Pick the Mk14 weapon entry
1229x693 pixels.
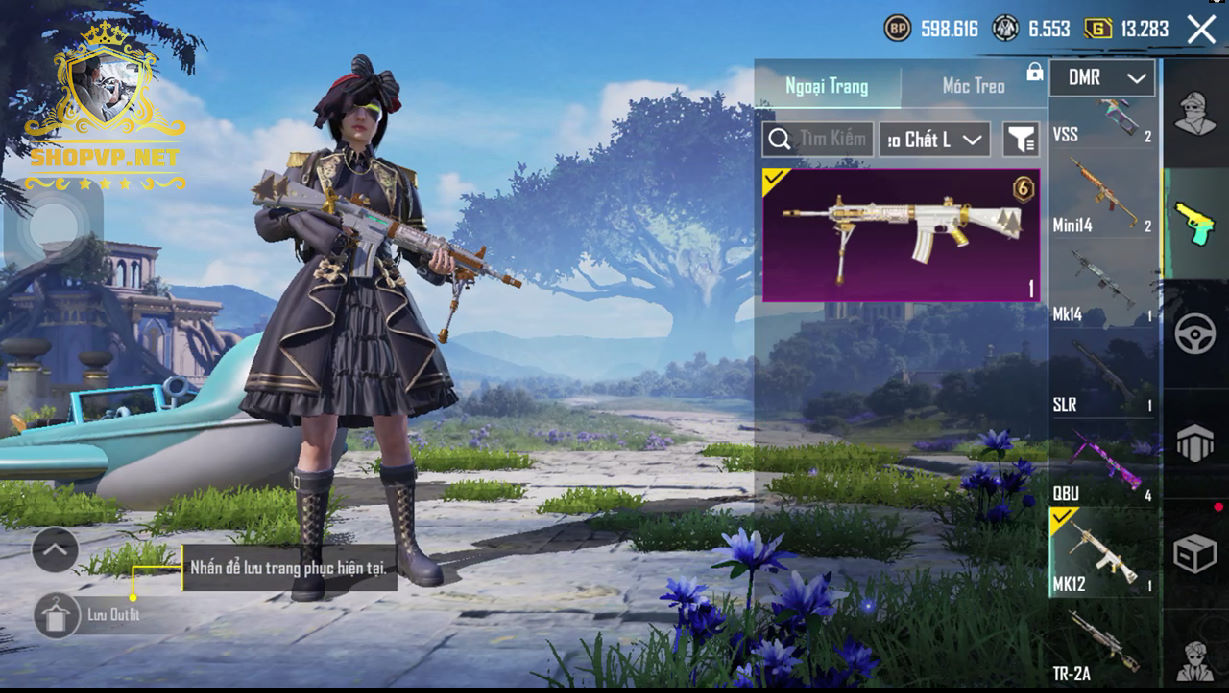pos(1103,287)
